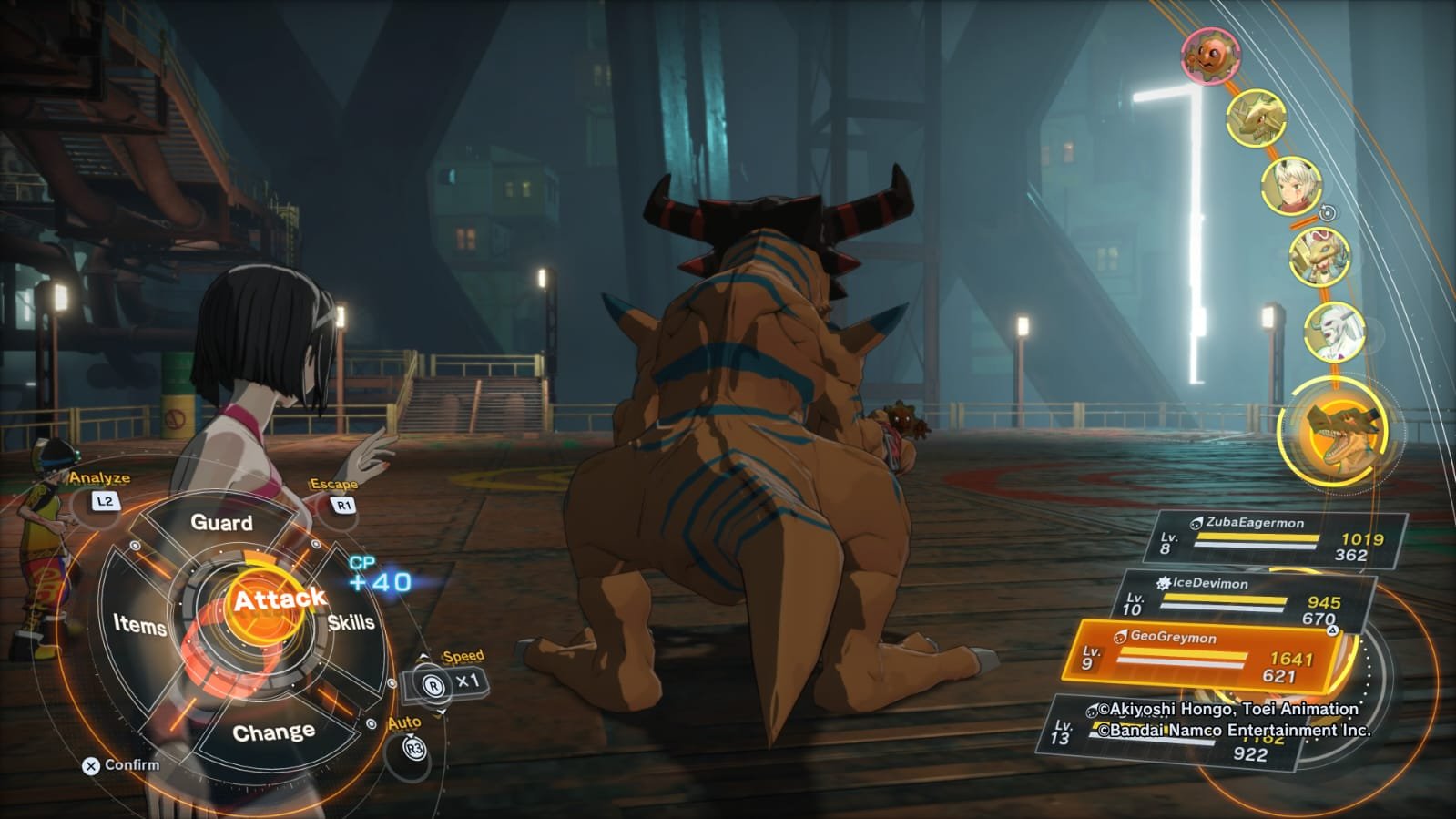Choose the Escape option
The width and height of the screenshot is (1456, 819).
(x=343, y=504)
